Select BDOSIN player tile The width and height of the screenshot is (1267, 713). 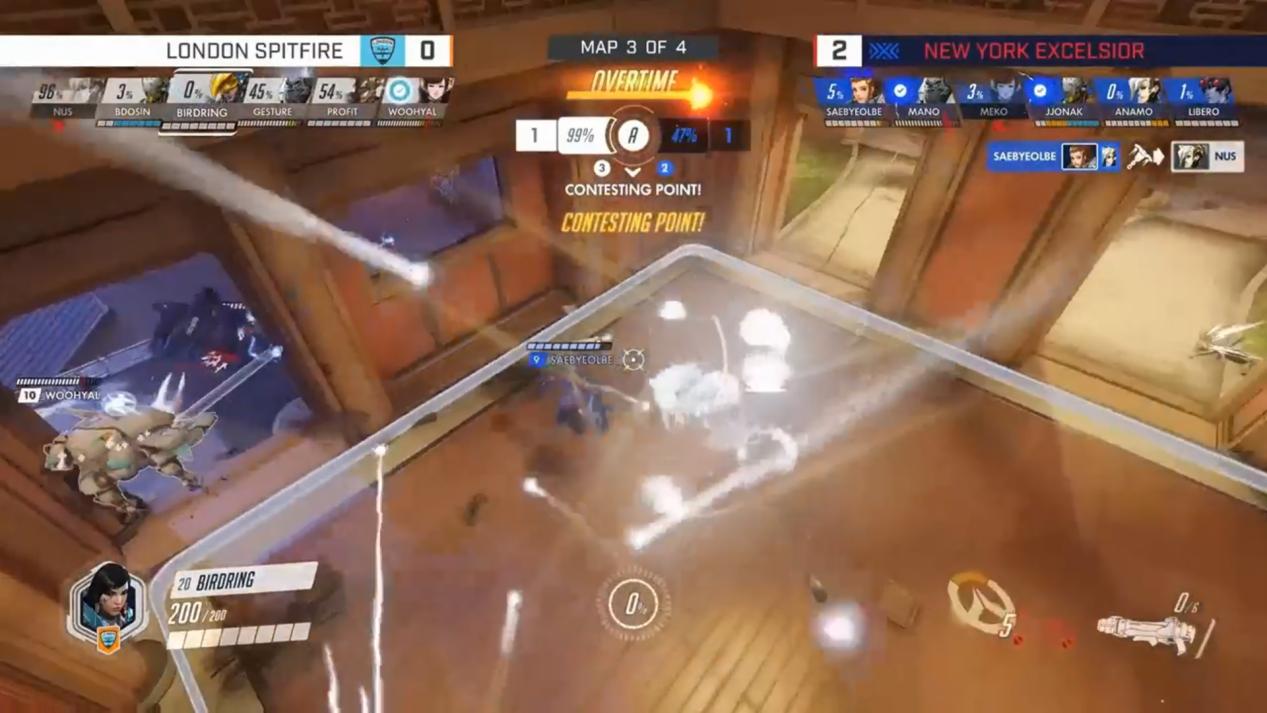[x=132, y=101]
